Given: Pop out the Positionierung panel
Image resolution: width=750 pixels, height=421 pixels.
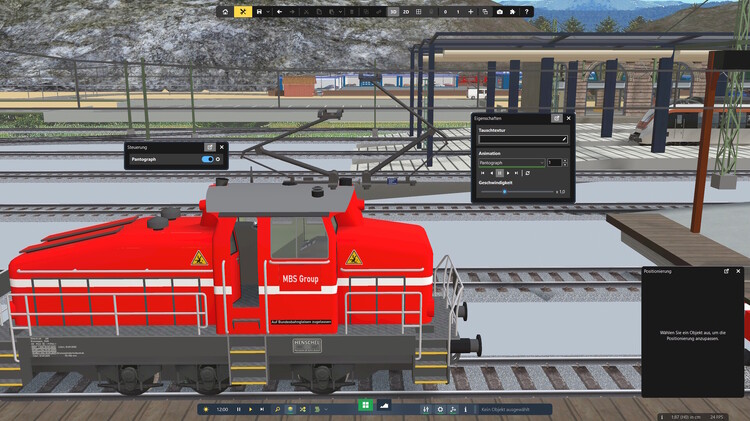Looking at the screenshot, I should 727,271.
